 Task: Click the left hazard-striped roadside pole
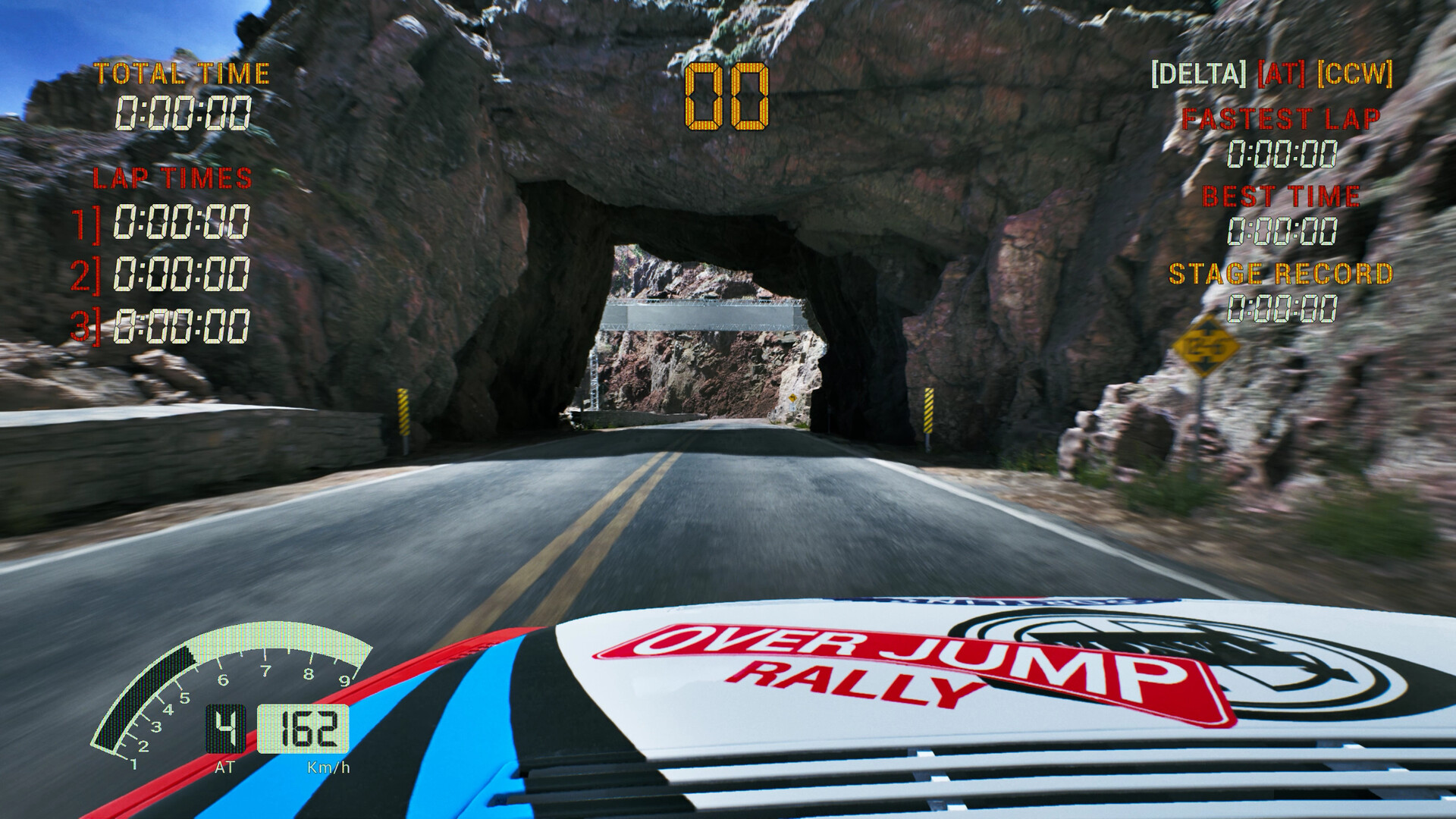click(x=405, y=413)
